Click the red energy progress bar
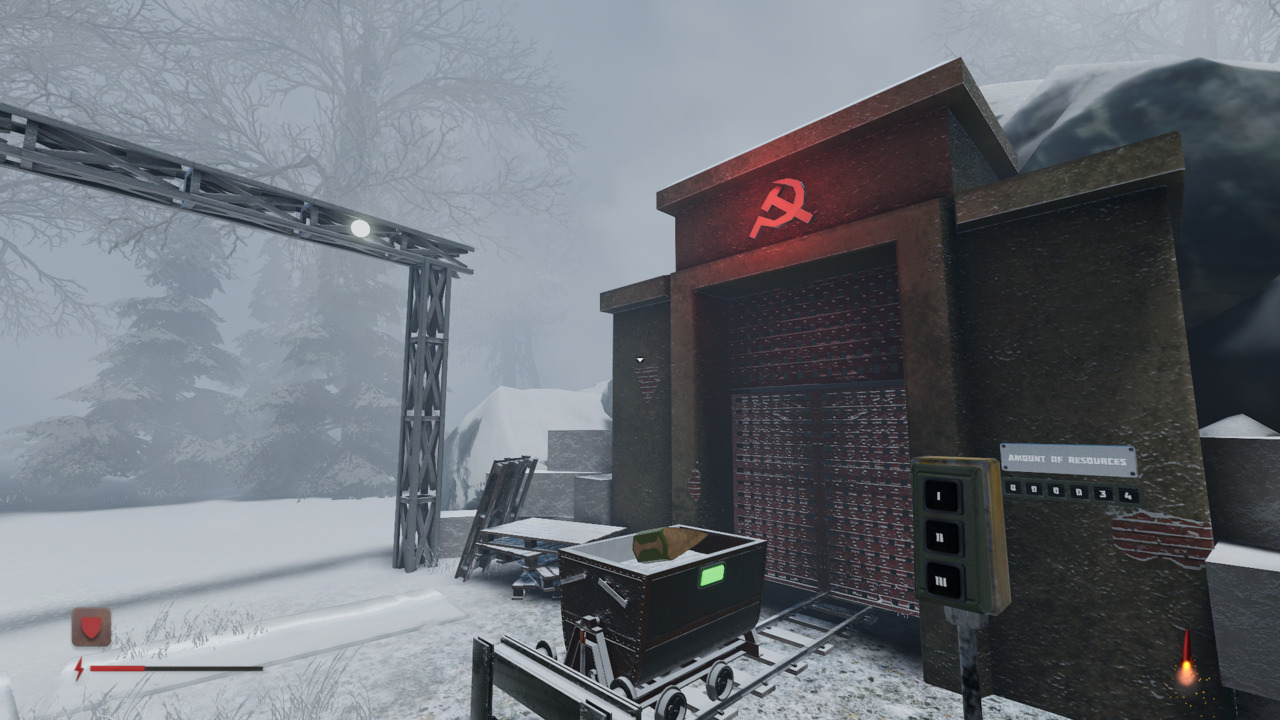Image resolution: width=1280 pixels, height=720 pixels. [x=120, y=670]
